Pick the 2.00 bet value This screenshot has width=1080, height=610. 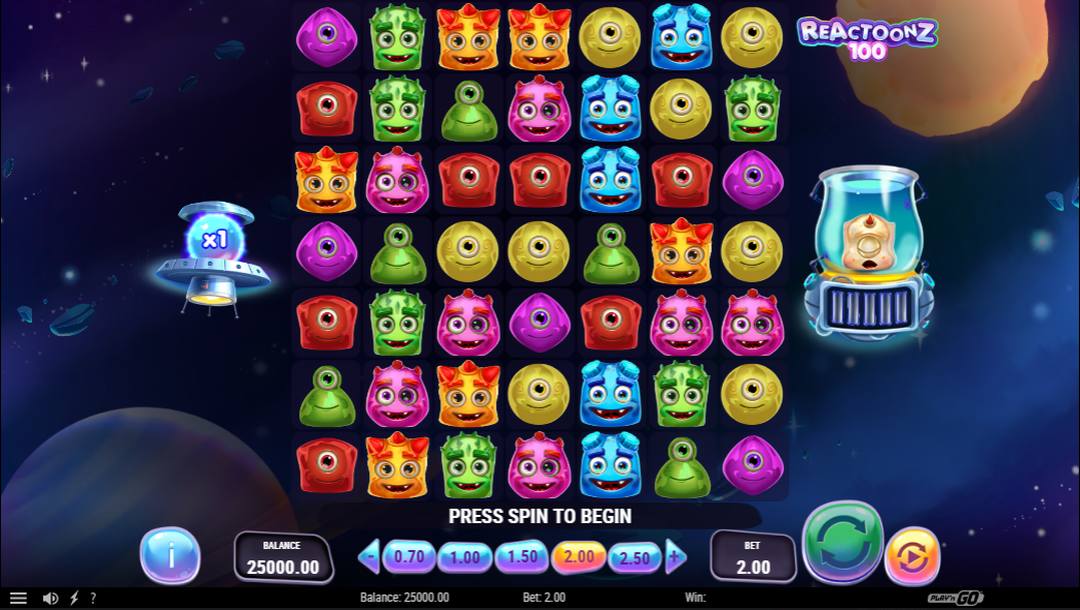pos(578,556)
